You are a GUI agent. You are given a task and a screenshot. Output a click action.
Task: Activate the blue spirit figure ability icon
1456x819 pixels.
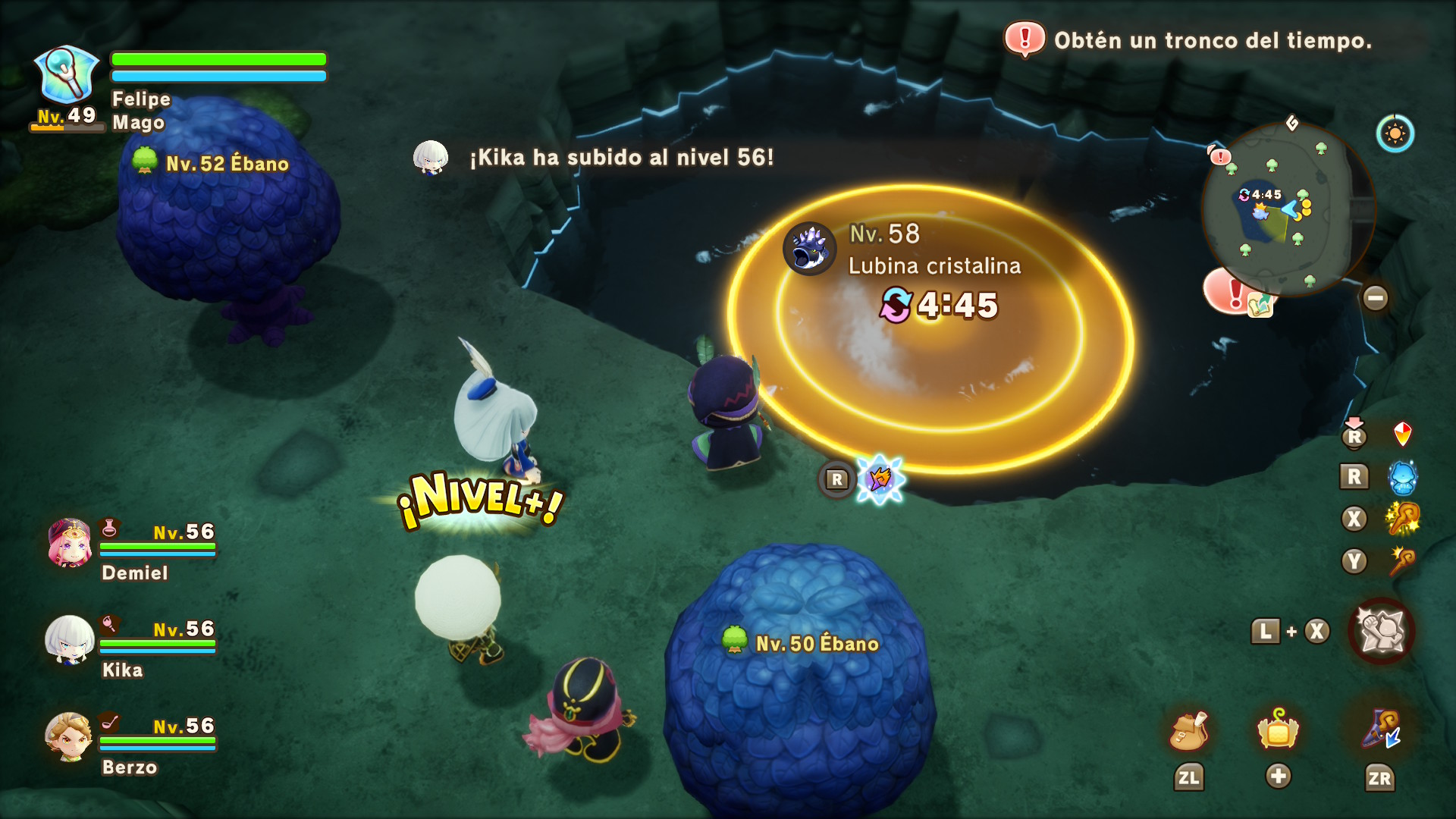(1402, 477)
